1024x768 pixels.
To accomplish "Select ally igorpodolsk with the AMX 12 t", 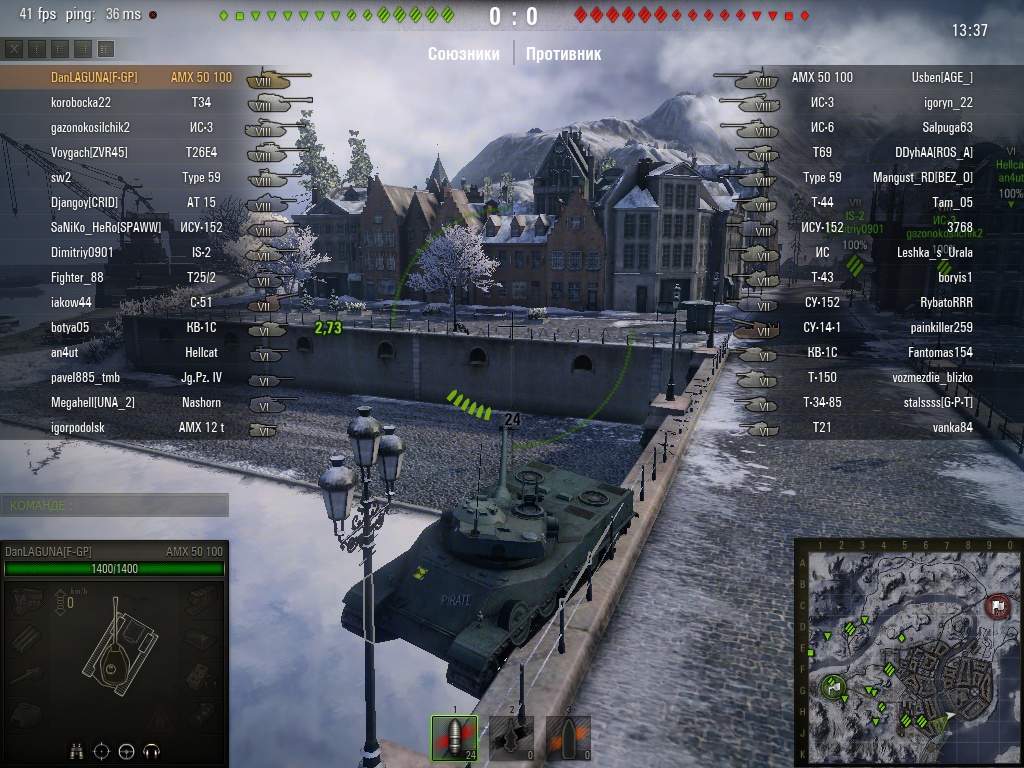I will click(78, 427).
